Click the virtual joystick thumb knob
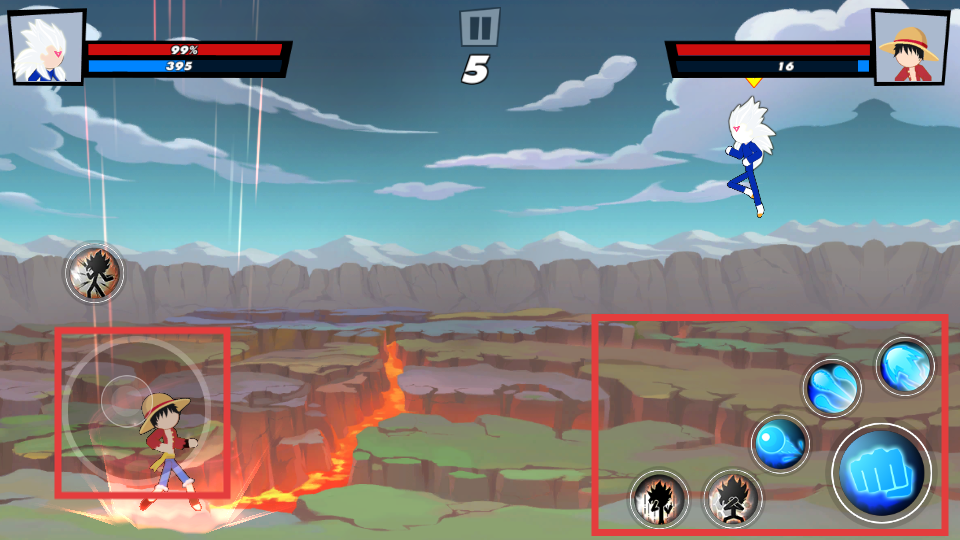 (126, 400)
